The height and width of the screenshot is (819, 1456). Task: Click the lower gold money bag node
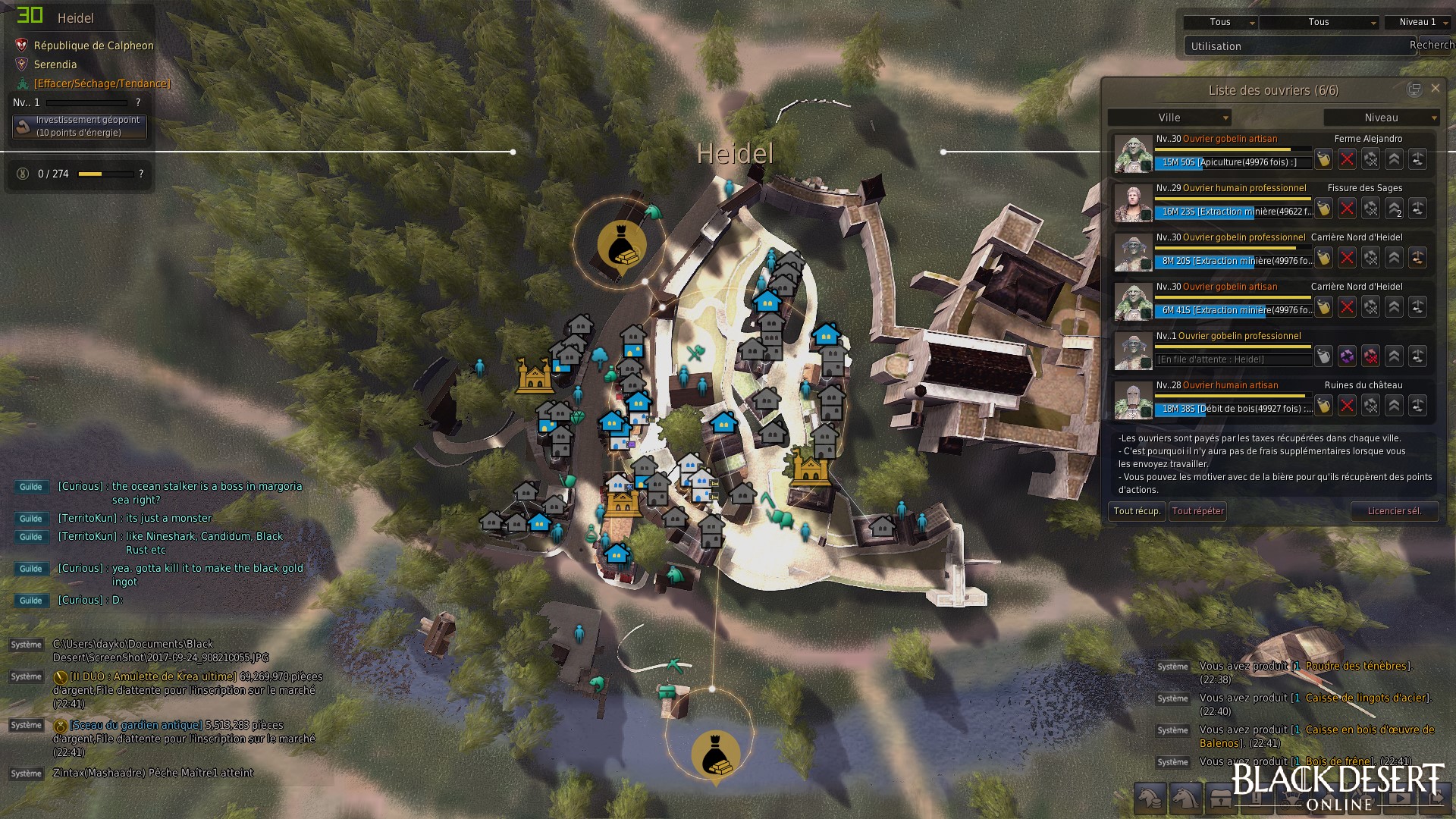[x=714, y=753]
